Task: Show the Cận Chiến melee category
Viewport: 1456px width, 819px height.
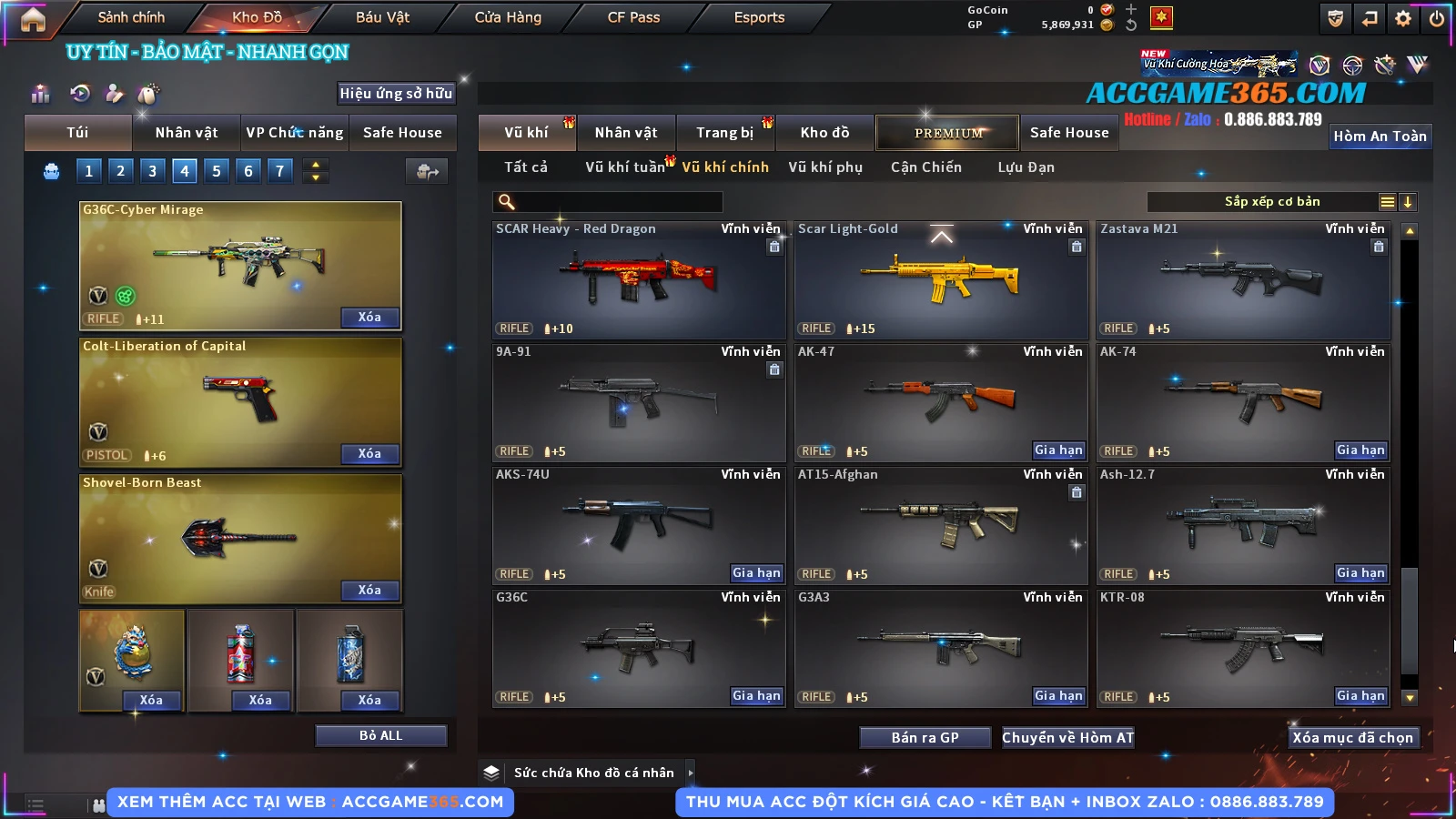Action: (x=925, y=167)
